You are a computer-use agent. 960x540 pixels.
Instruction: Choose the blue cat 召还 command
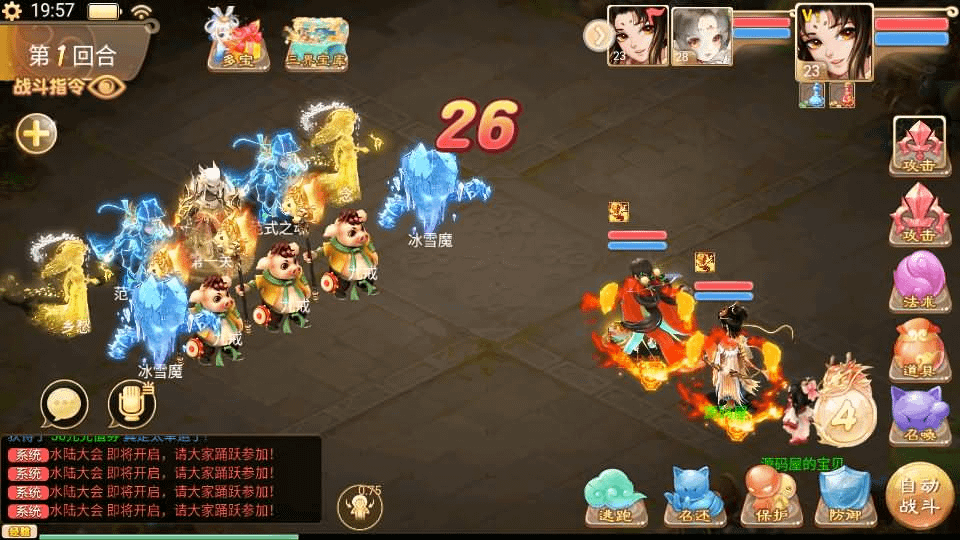(695, 497)
